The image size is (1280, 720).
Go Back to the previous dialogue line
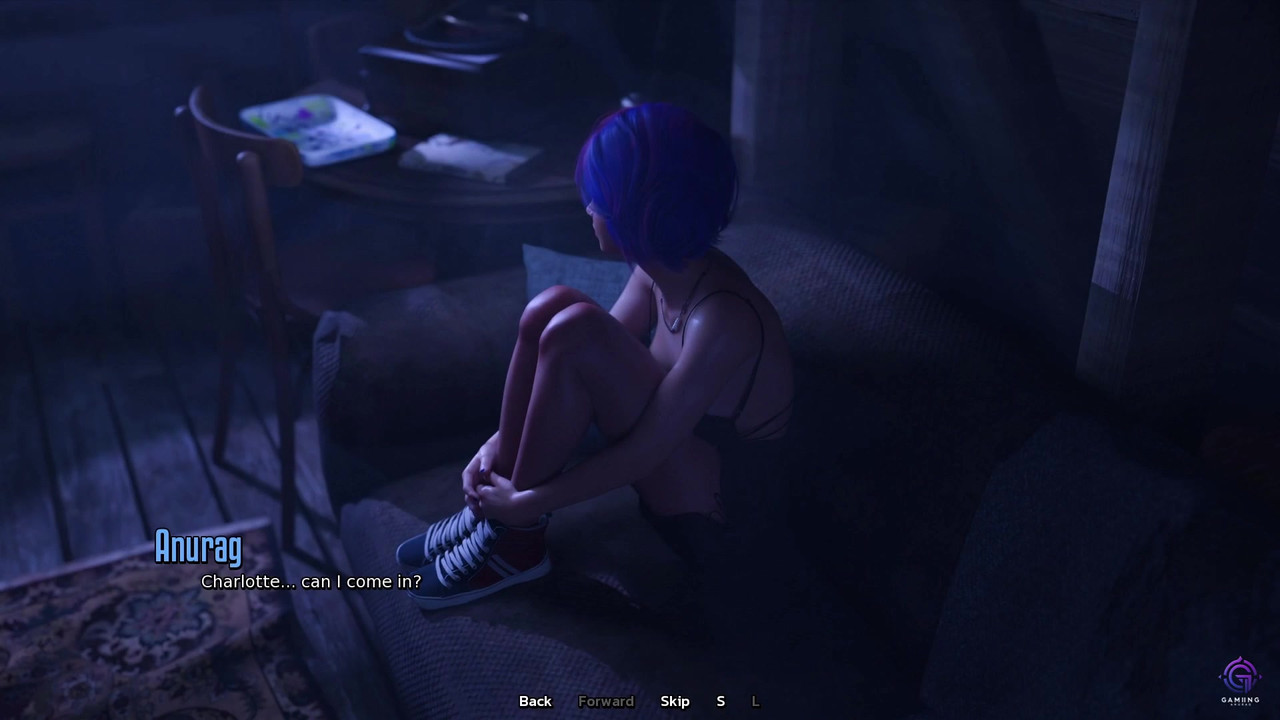(535, 701)
